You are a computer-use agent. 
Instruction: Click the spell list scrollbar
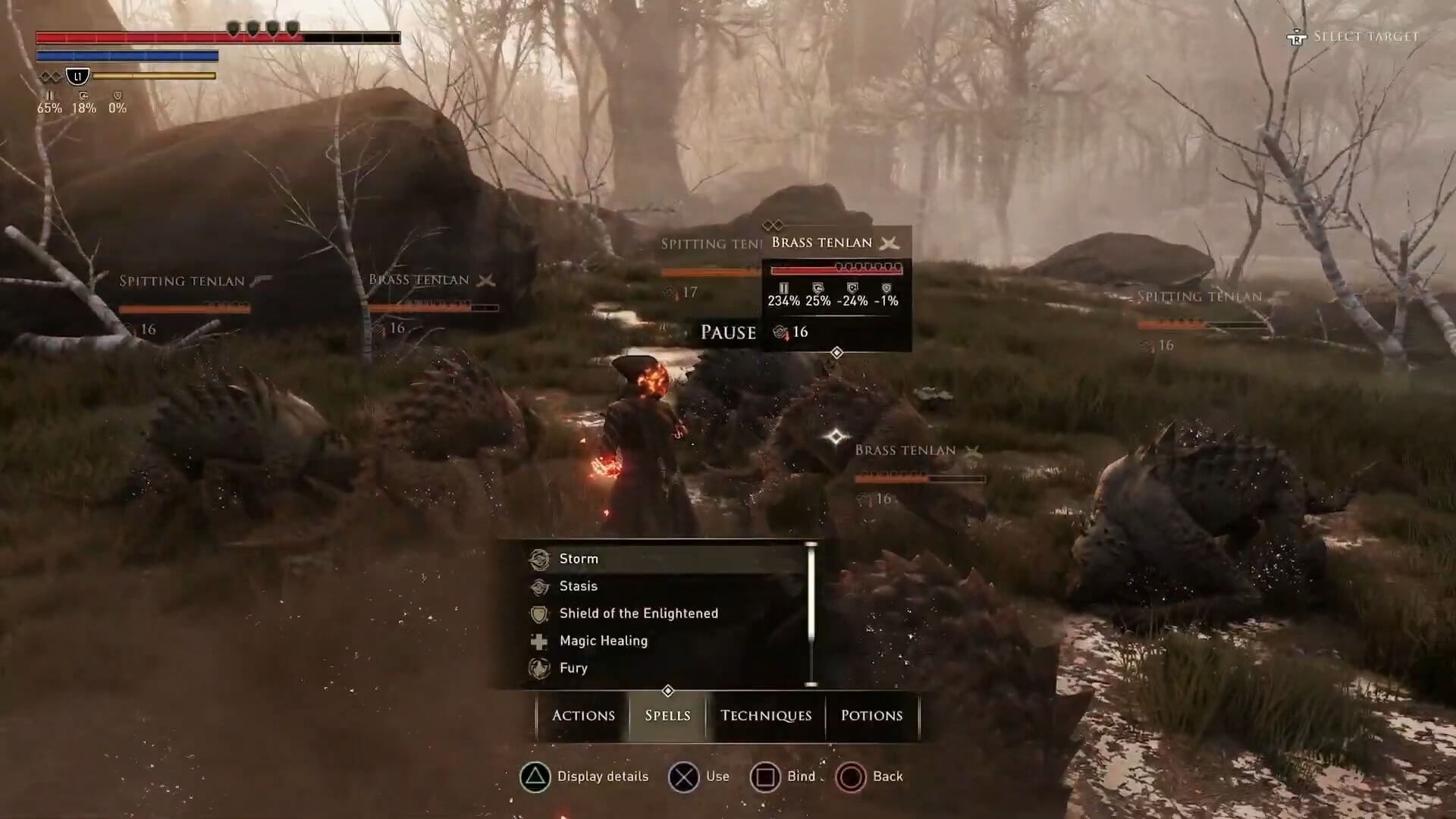[811, 614]
